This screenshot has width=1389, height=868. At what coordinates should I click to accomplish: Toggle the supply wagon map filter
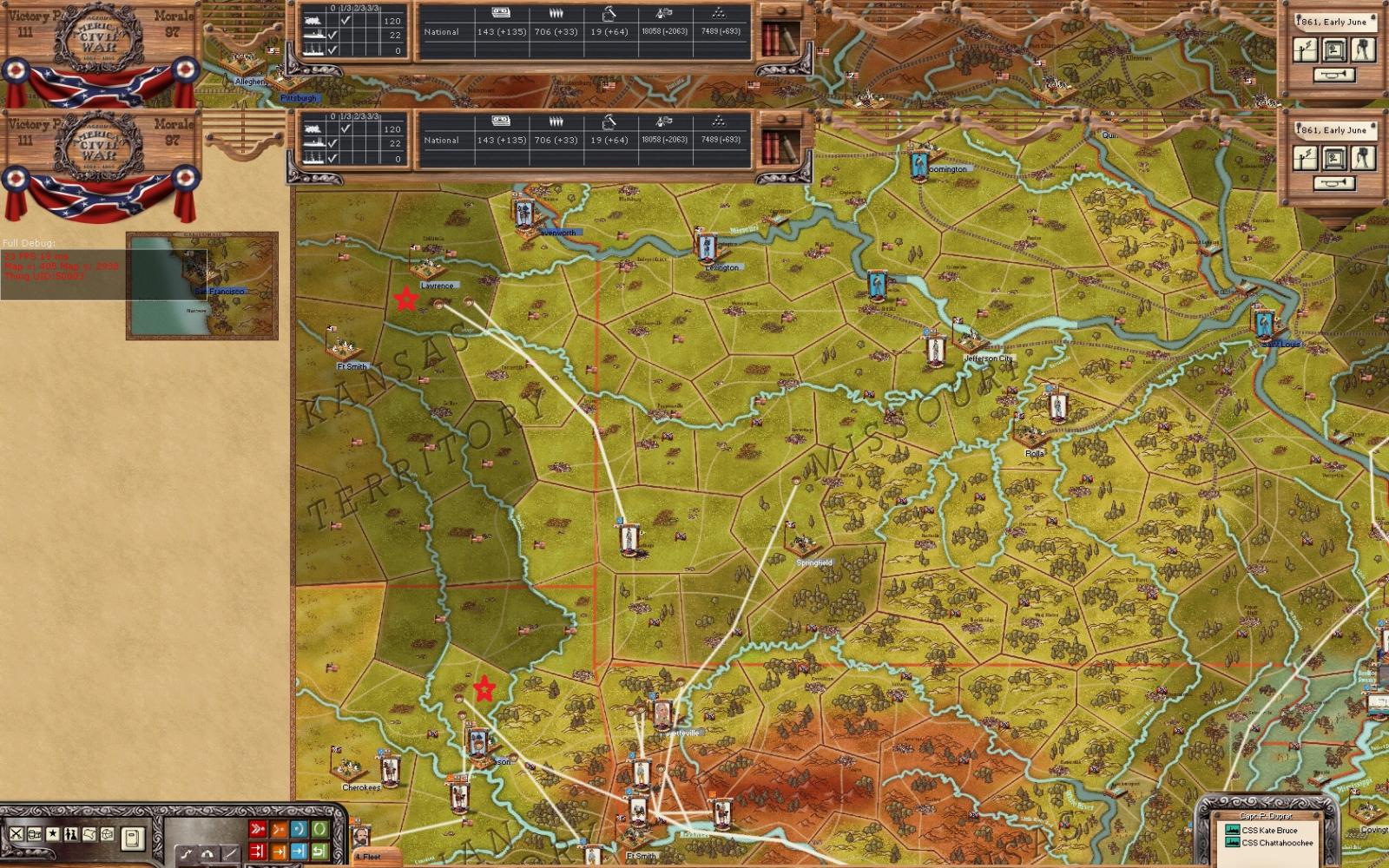[x=35, y=834]
